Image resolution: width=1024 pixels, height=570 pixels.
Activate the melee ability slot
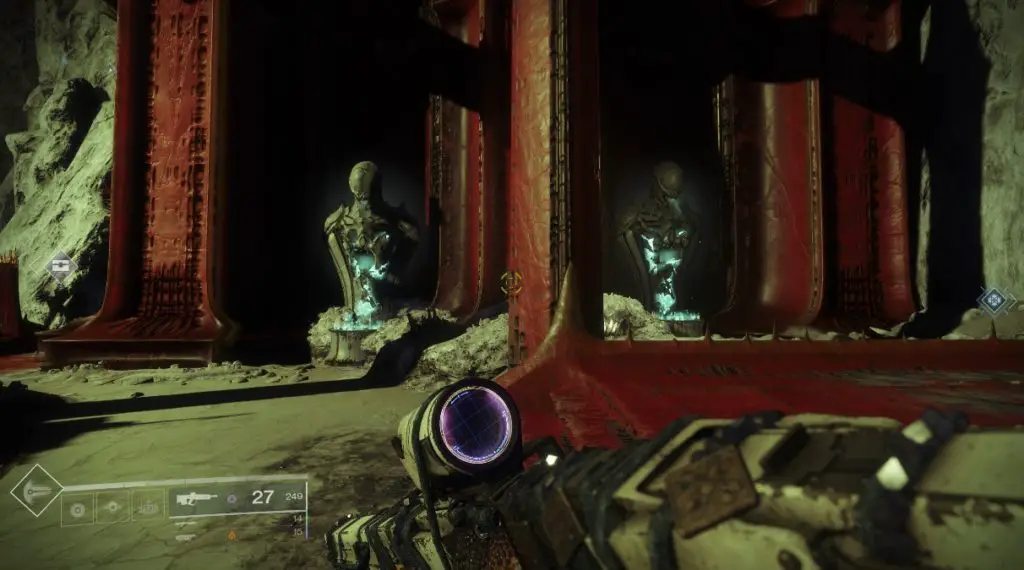(x=112, y=509)
